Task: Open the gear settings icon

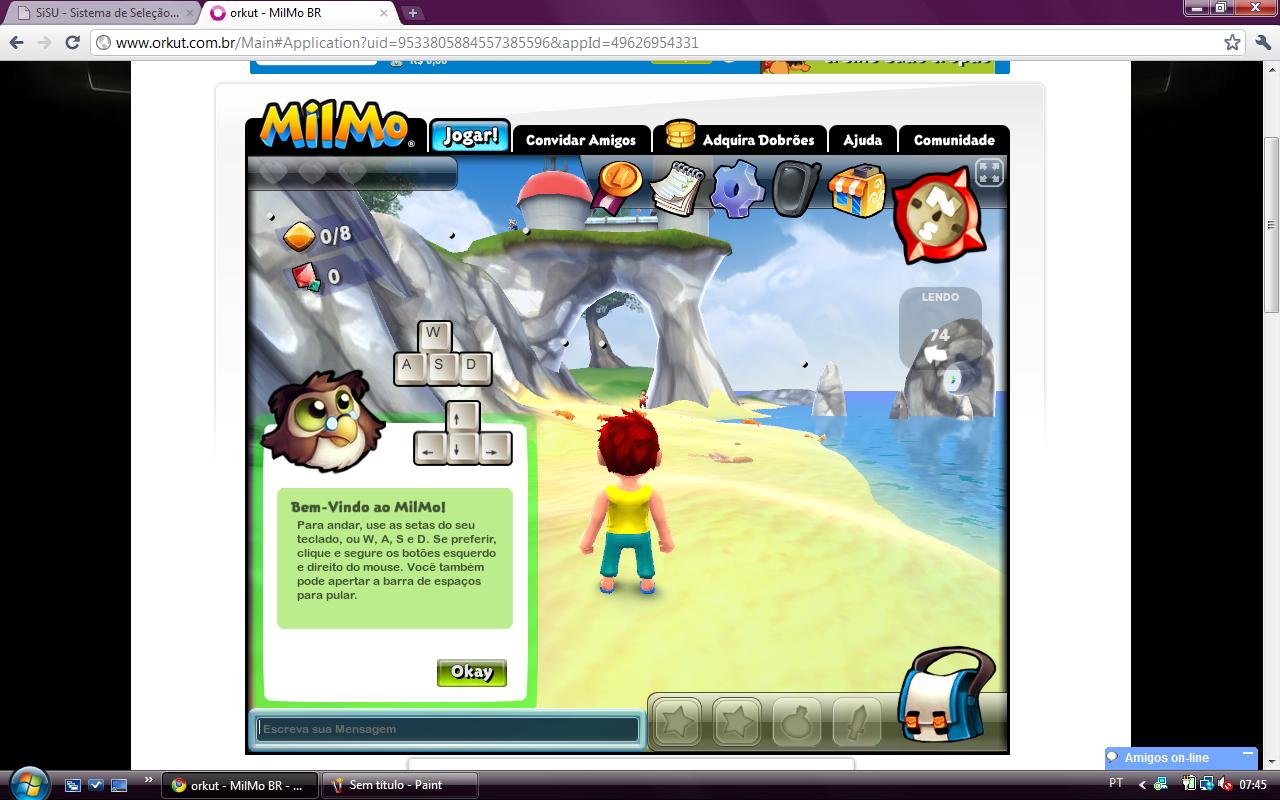Action: pyautogui.click(x=736, y=189)
